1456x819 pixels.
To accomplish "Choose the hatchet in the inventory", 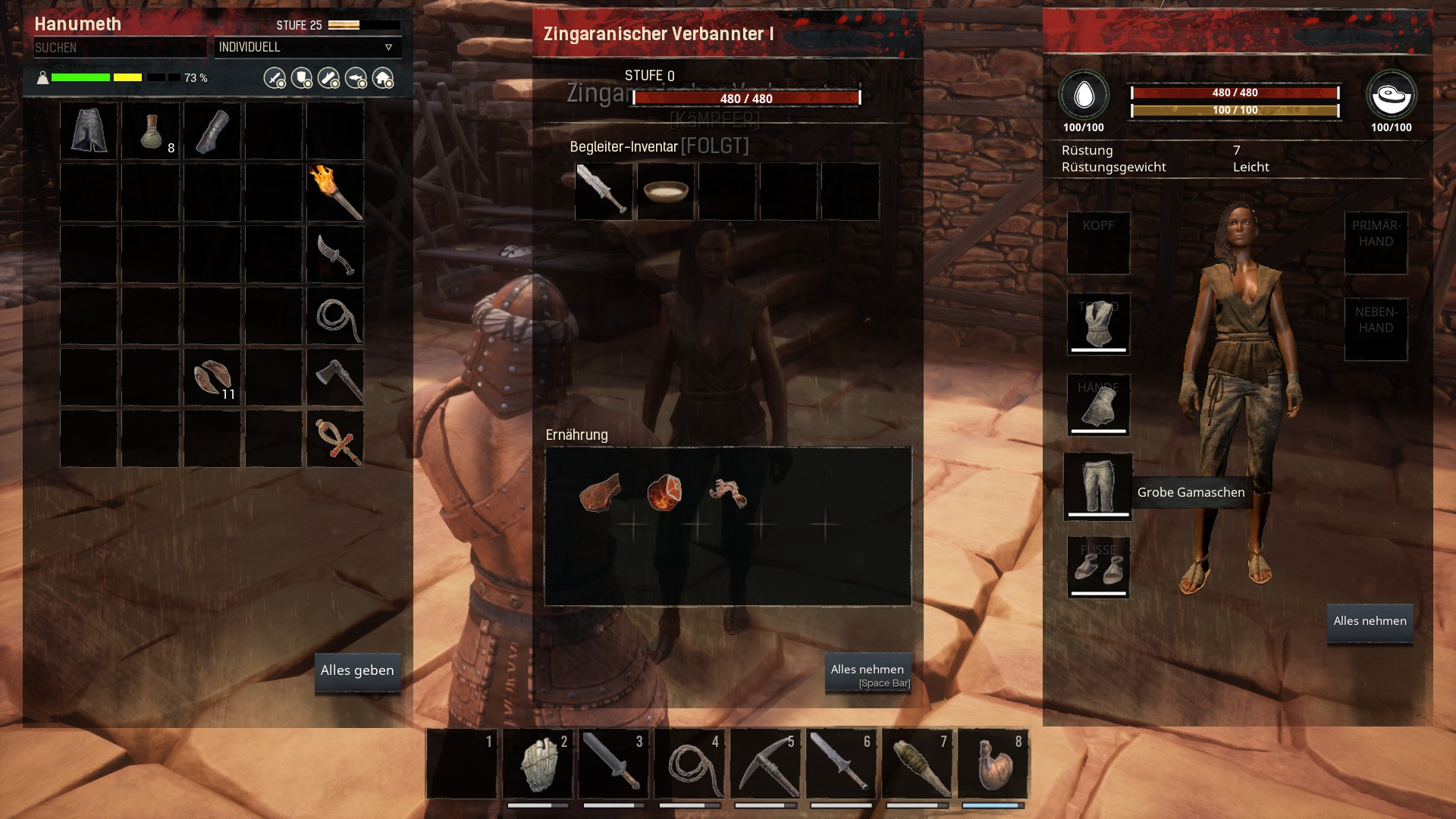I will pos(335,378).
